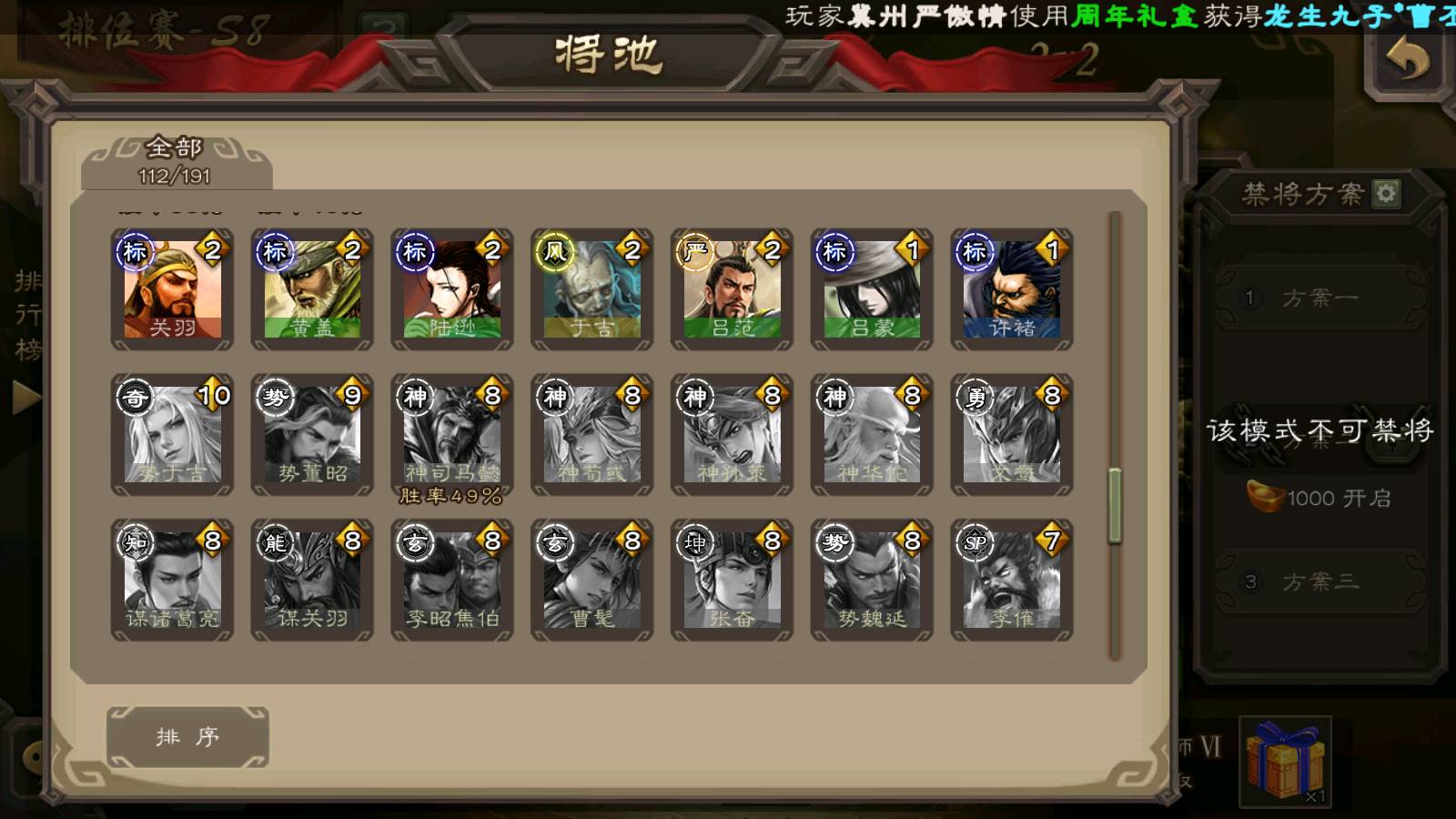Choose the 黄盖 general card
The image size is (1456, 819).
(312, 289)
